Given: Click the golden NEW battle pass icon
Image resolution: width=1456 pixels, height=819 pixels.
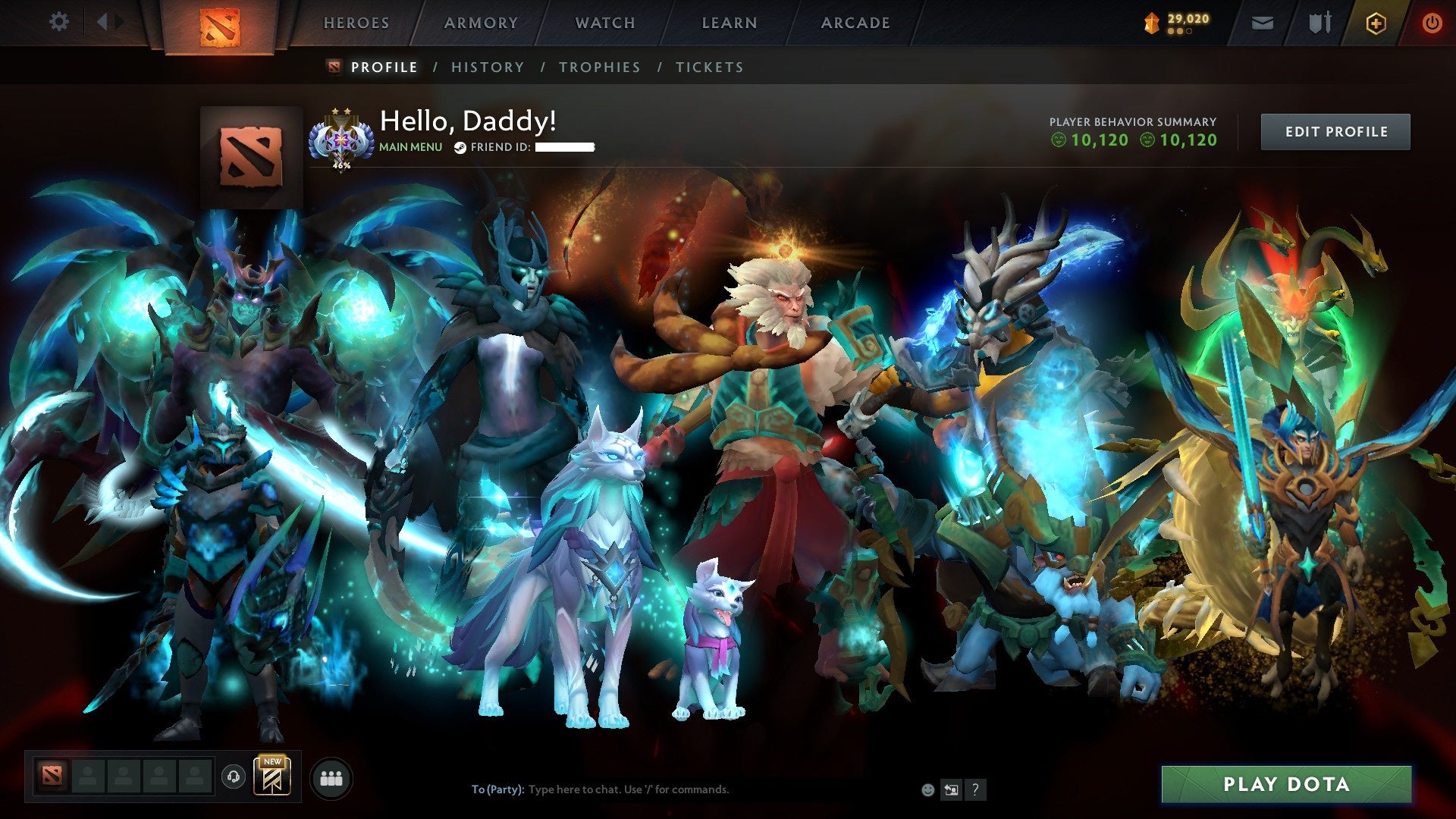Looking at the screenshot, I should click(x=273, y=777).
